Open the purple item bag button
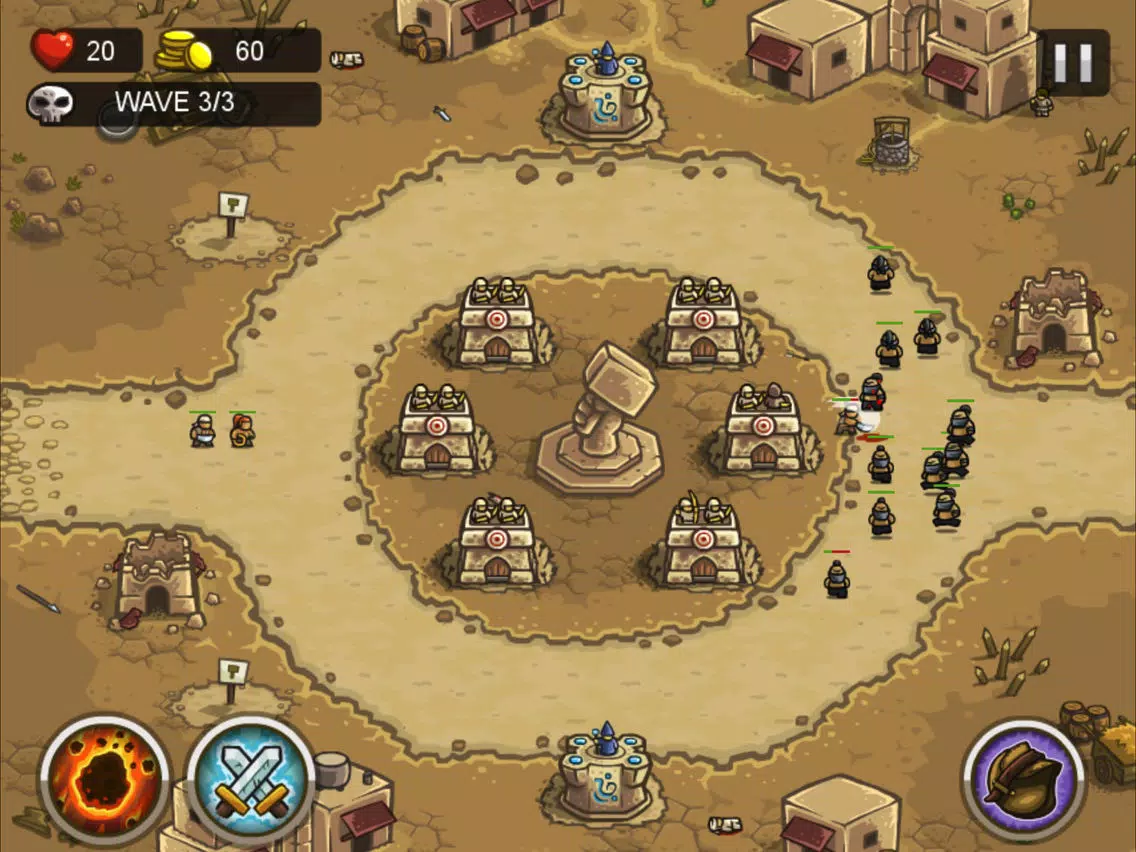Viewport: 1136px width, 852px height. coord(1023,778)
